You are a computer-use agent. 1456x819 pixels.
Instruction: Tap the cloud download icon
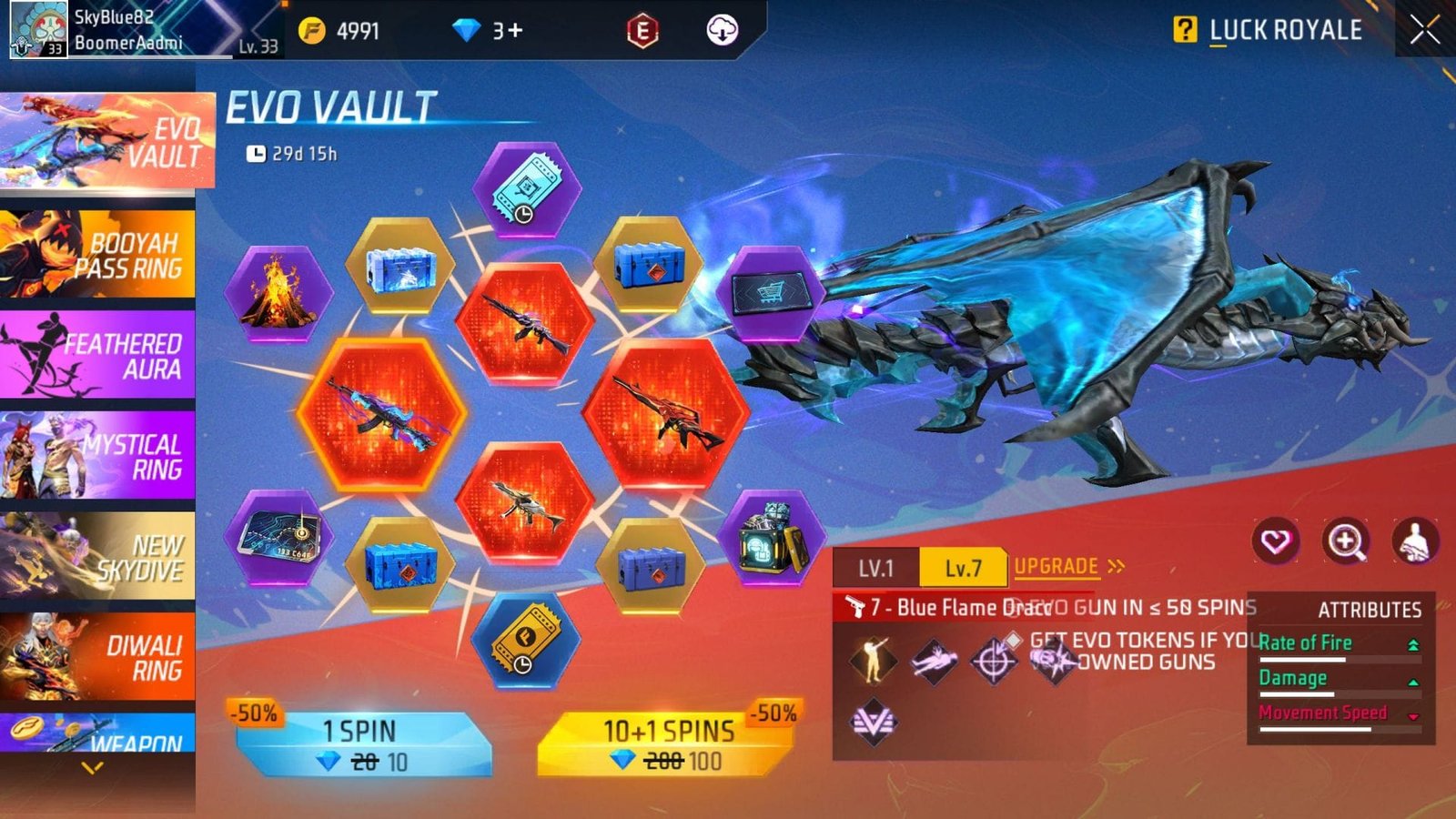[x=722, y=31]
